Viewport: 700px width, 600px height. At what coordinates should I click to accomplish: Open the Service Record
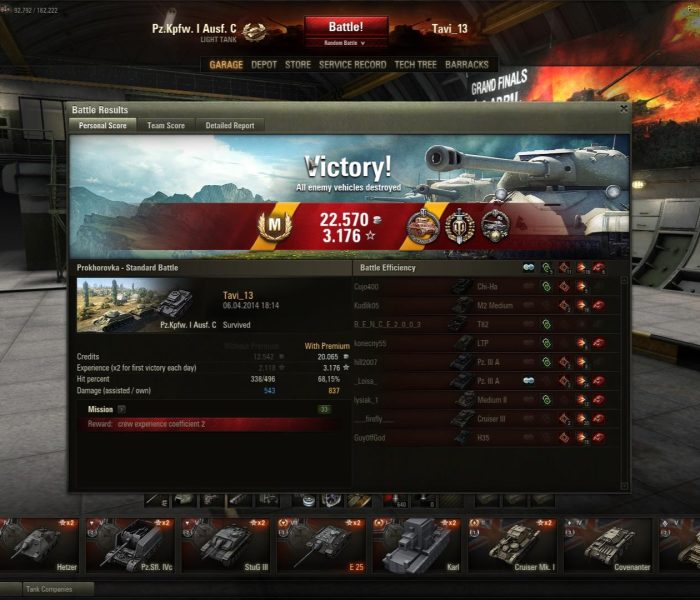(x=352, y=65)
